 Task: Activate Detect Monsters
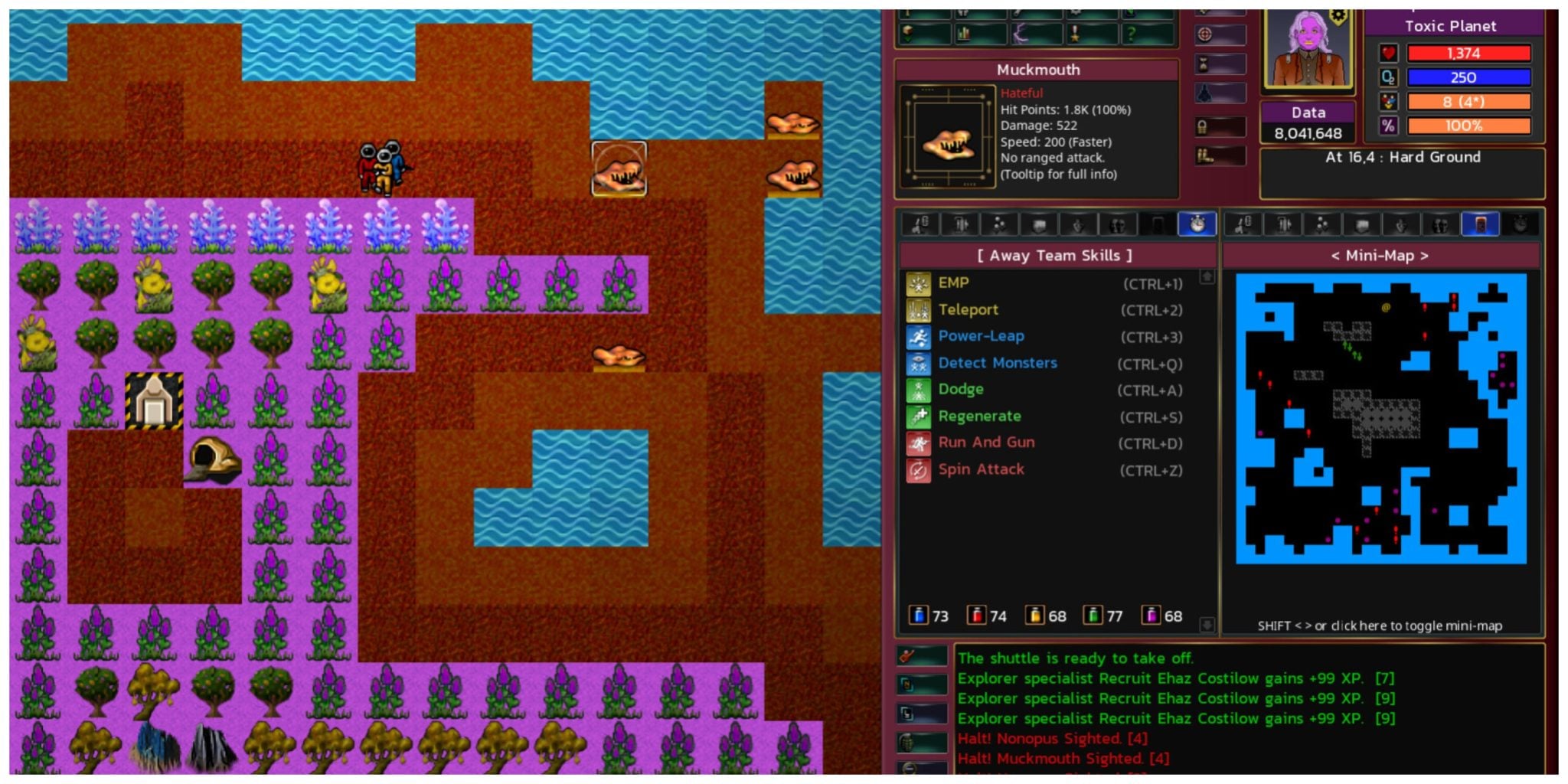[x=997, y=363]
